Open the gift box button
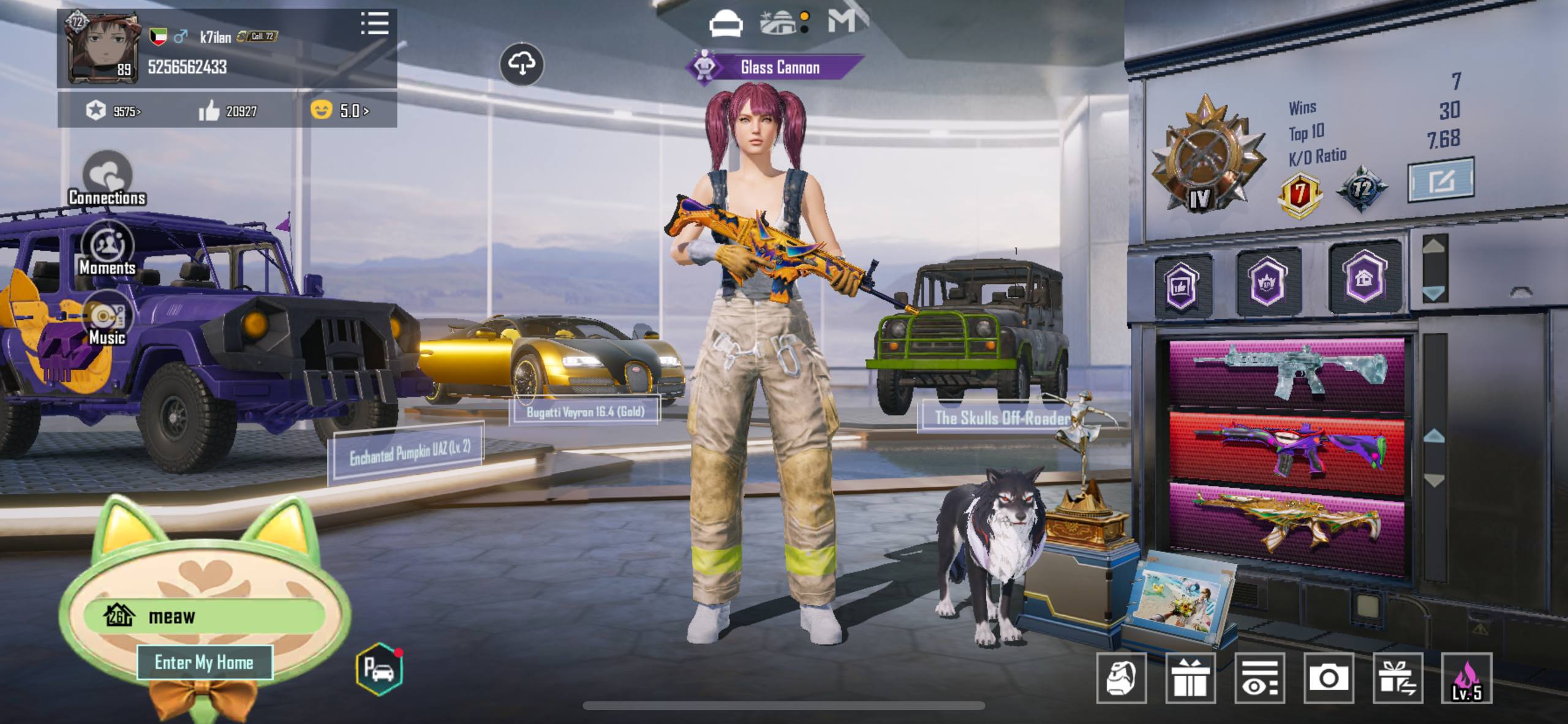 tap(1189, 678)
